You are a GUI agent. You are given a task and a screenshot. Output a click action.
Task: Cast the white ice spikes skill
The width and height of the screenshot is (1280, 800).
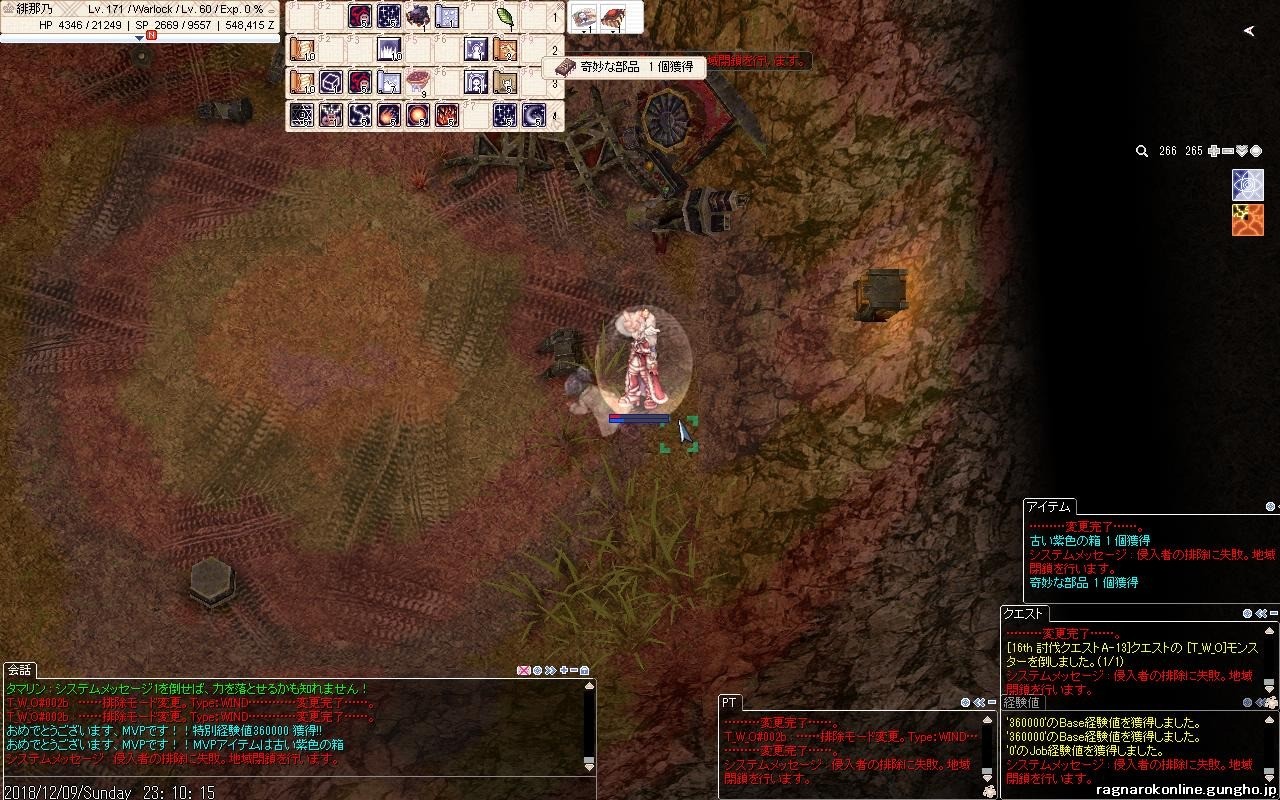click(x=389, y=49)
